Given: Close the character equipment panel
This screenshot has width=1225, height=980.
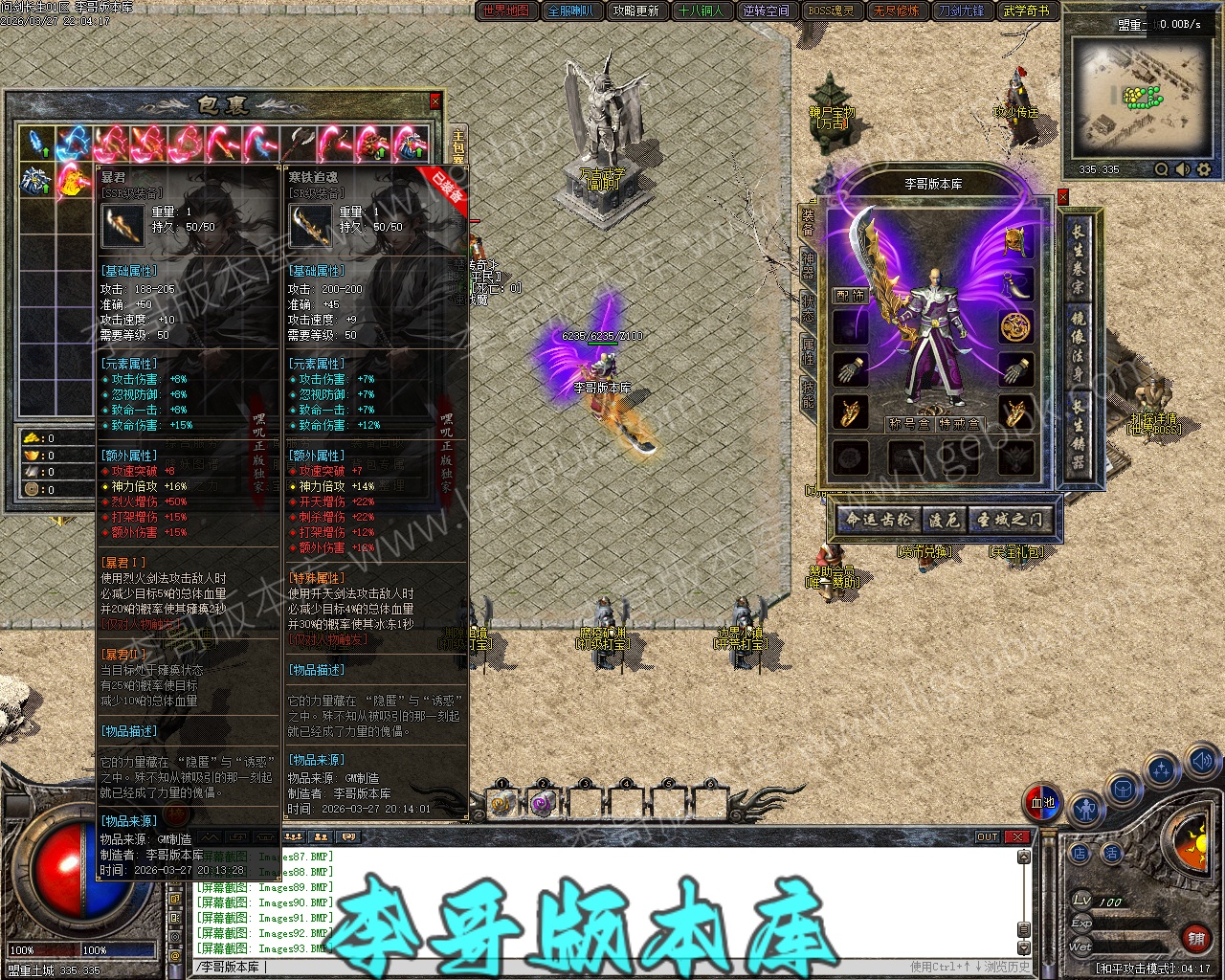Looking at the screenshot, I should click(1062, 197).
